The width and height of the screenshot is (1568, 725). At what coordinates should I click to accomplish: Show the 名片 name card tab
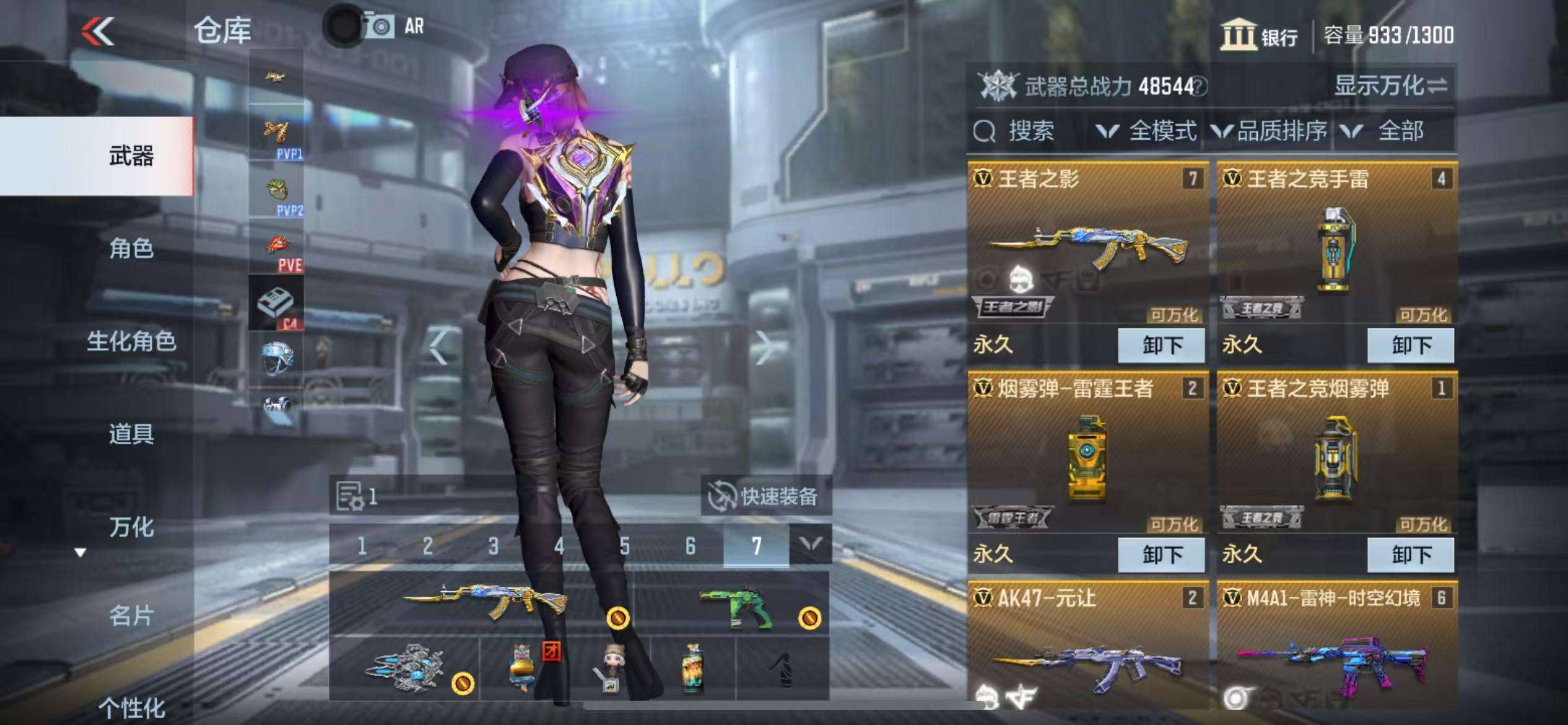(131, 616)
